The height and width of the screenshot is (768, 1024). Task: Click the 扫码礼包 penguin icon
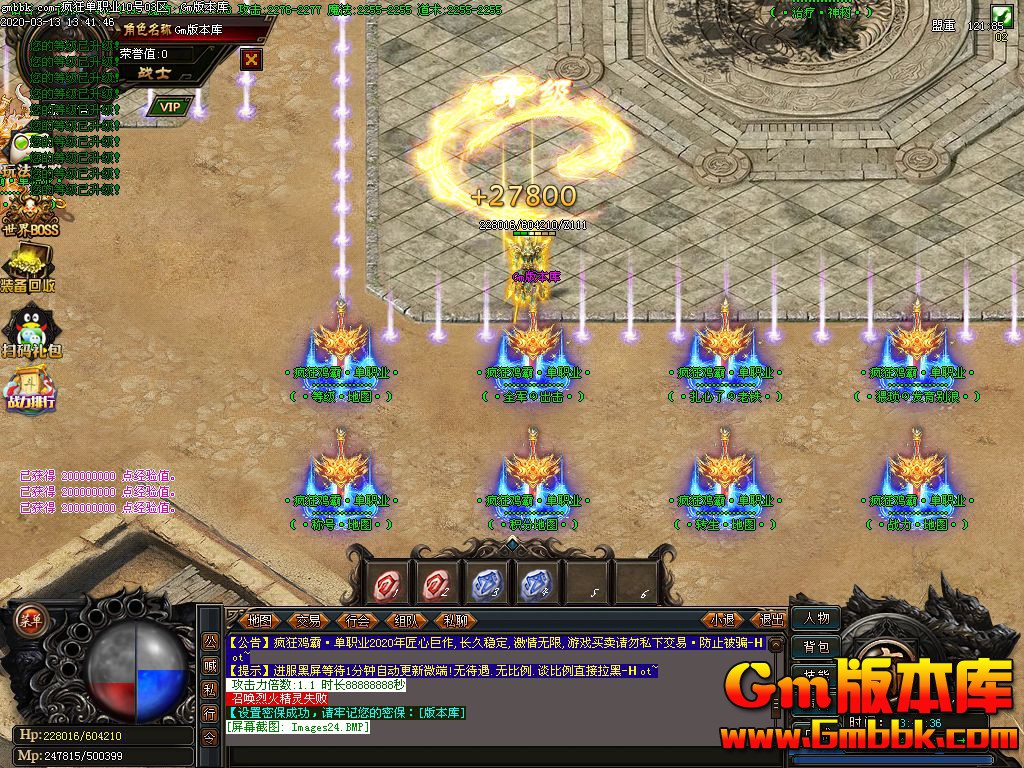29,331
